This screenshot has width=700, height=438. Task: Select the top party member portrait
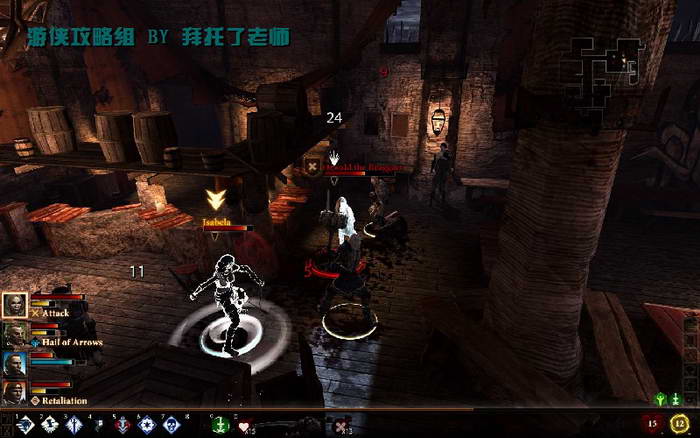point(15,305)
